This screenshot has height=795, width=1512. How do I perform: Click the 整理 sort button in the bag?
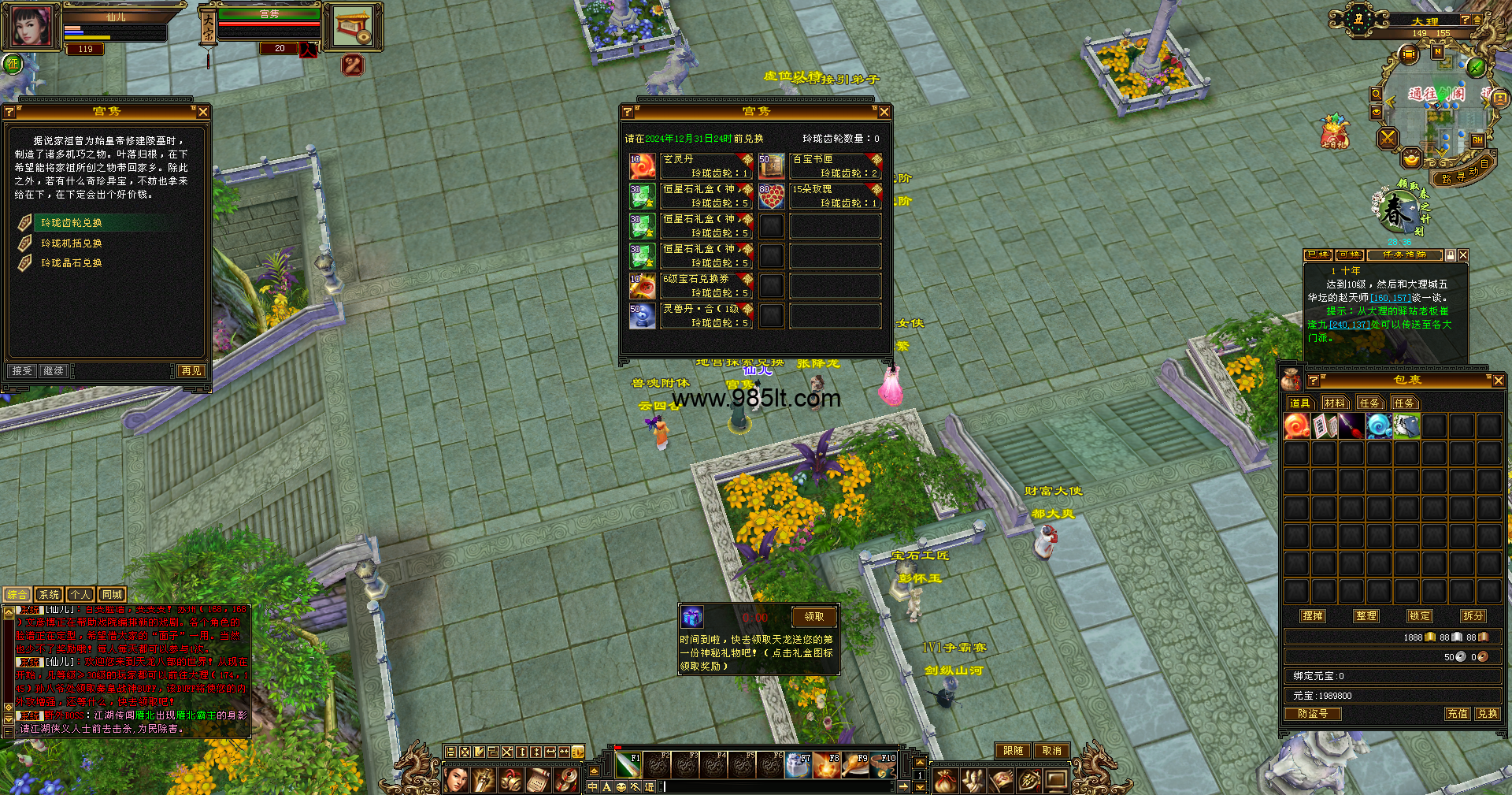tap(1366, 616)
